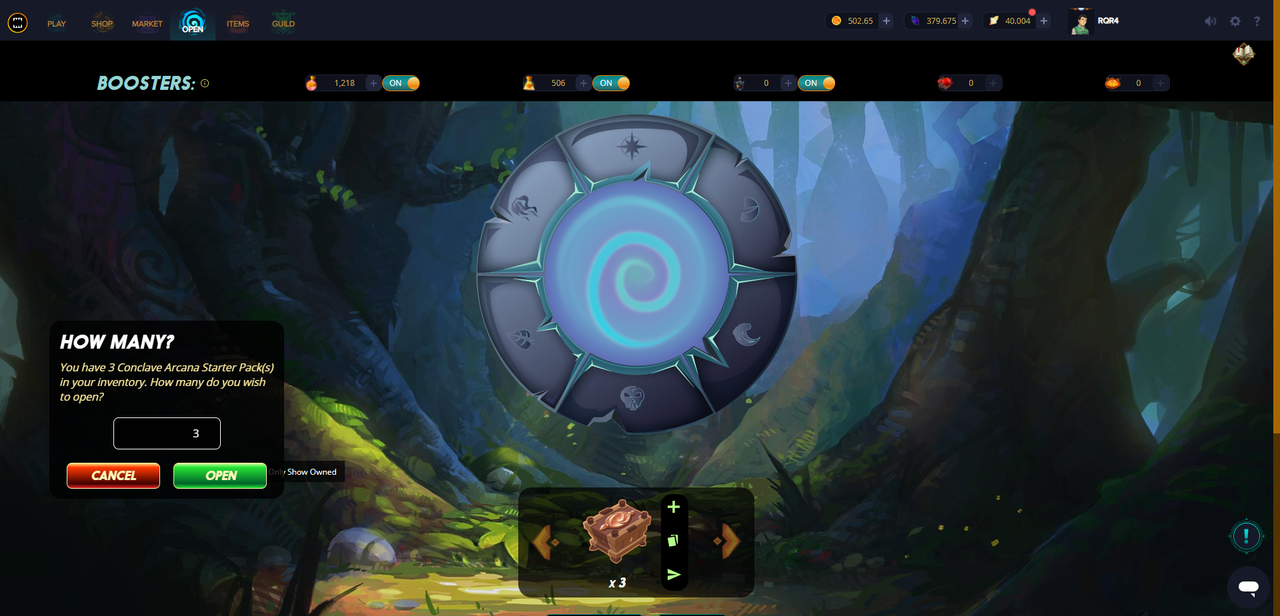Open the SHOP menu

(x=102, y=23)
